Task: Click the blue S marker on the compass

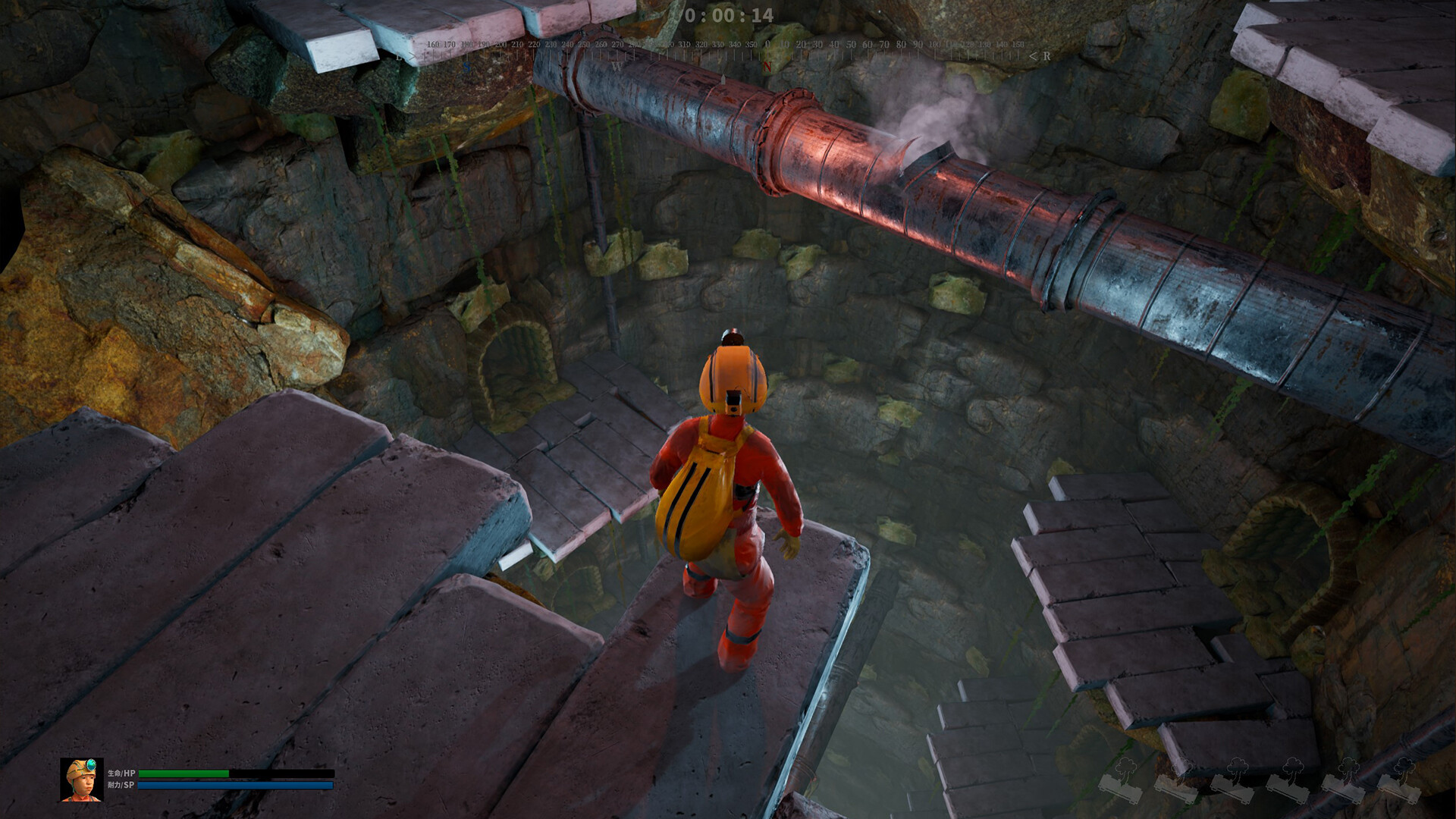Action: 466,66
